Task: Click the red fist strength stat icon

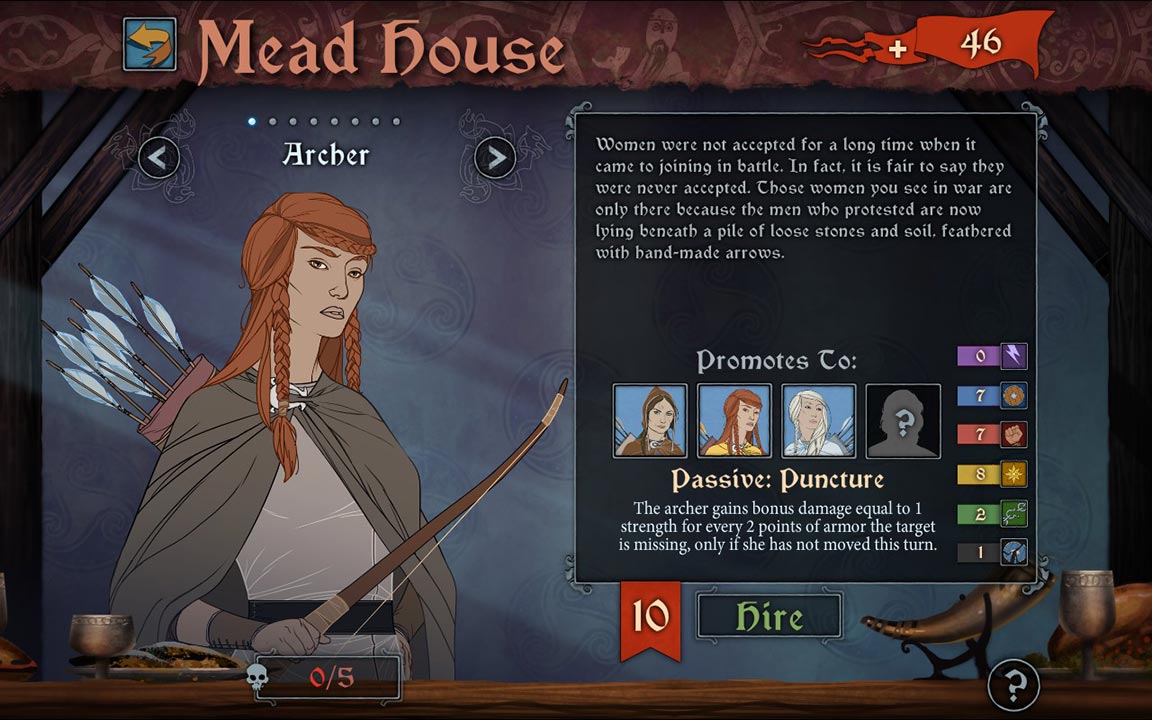Action: 1014,435
